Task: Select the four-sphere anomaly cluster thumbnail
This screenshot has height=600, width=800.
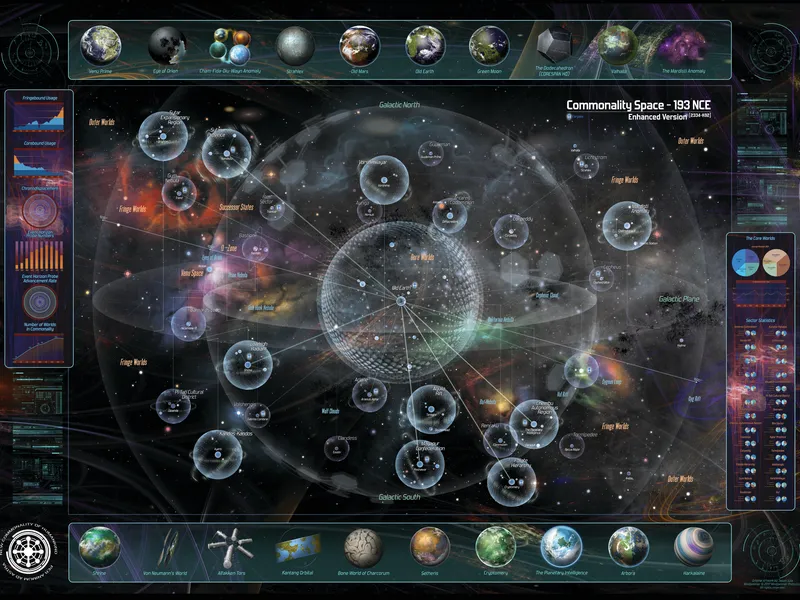Action: [230, 45]
